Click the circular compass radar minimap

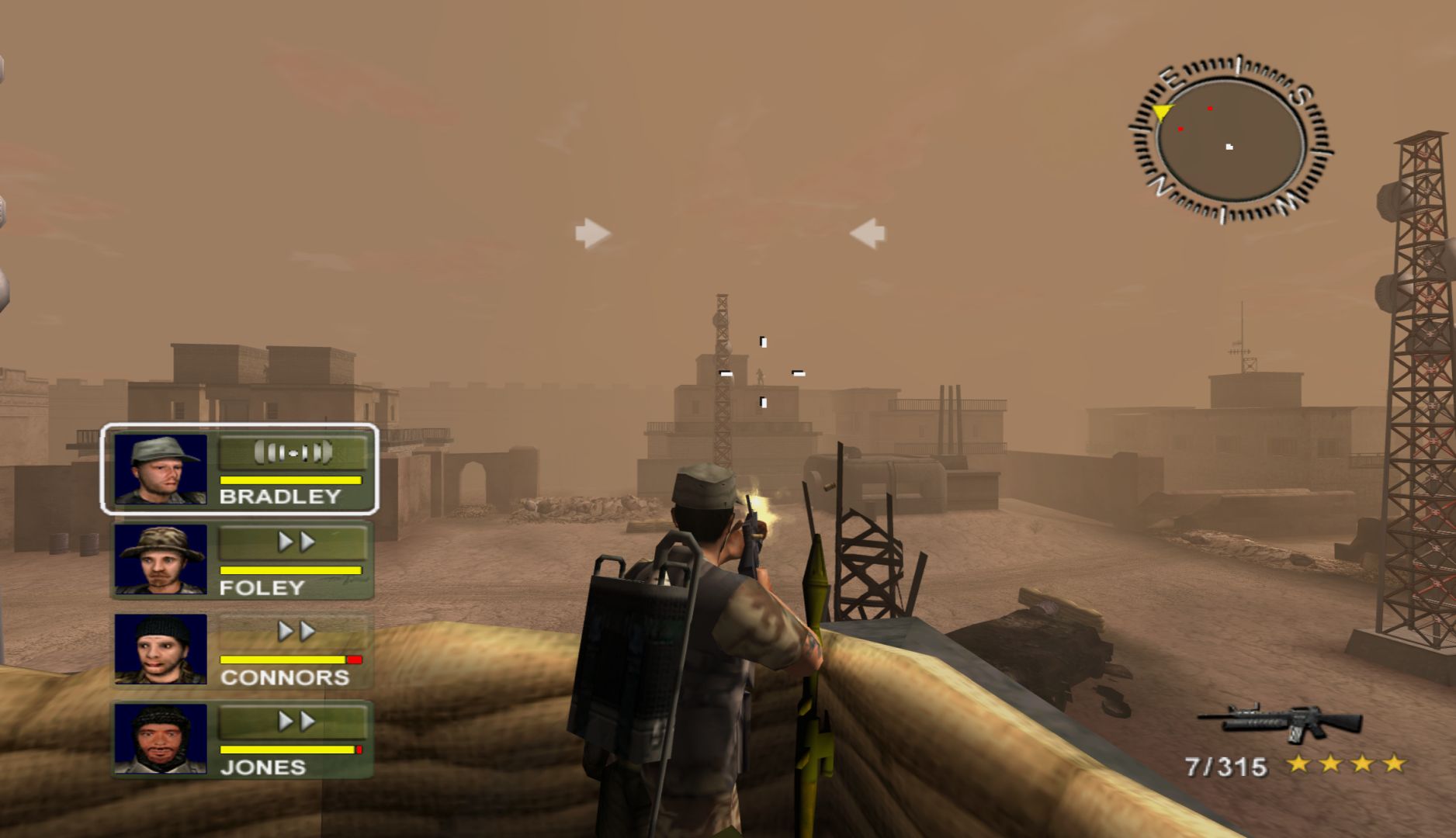[1229, 140]
